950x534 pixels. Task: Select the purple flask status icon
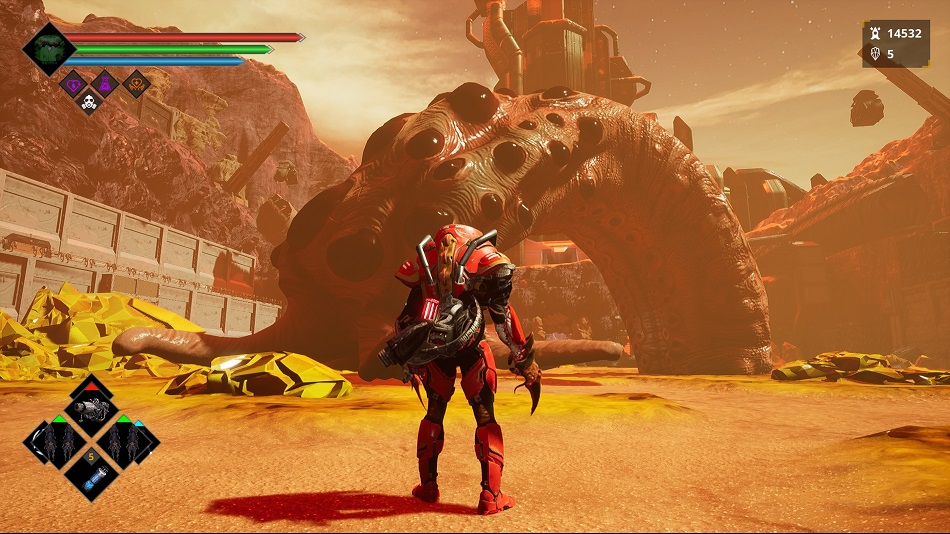pyautogui.click(x=104, y=84)
